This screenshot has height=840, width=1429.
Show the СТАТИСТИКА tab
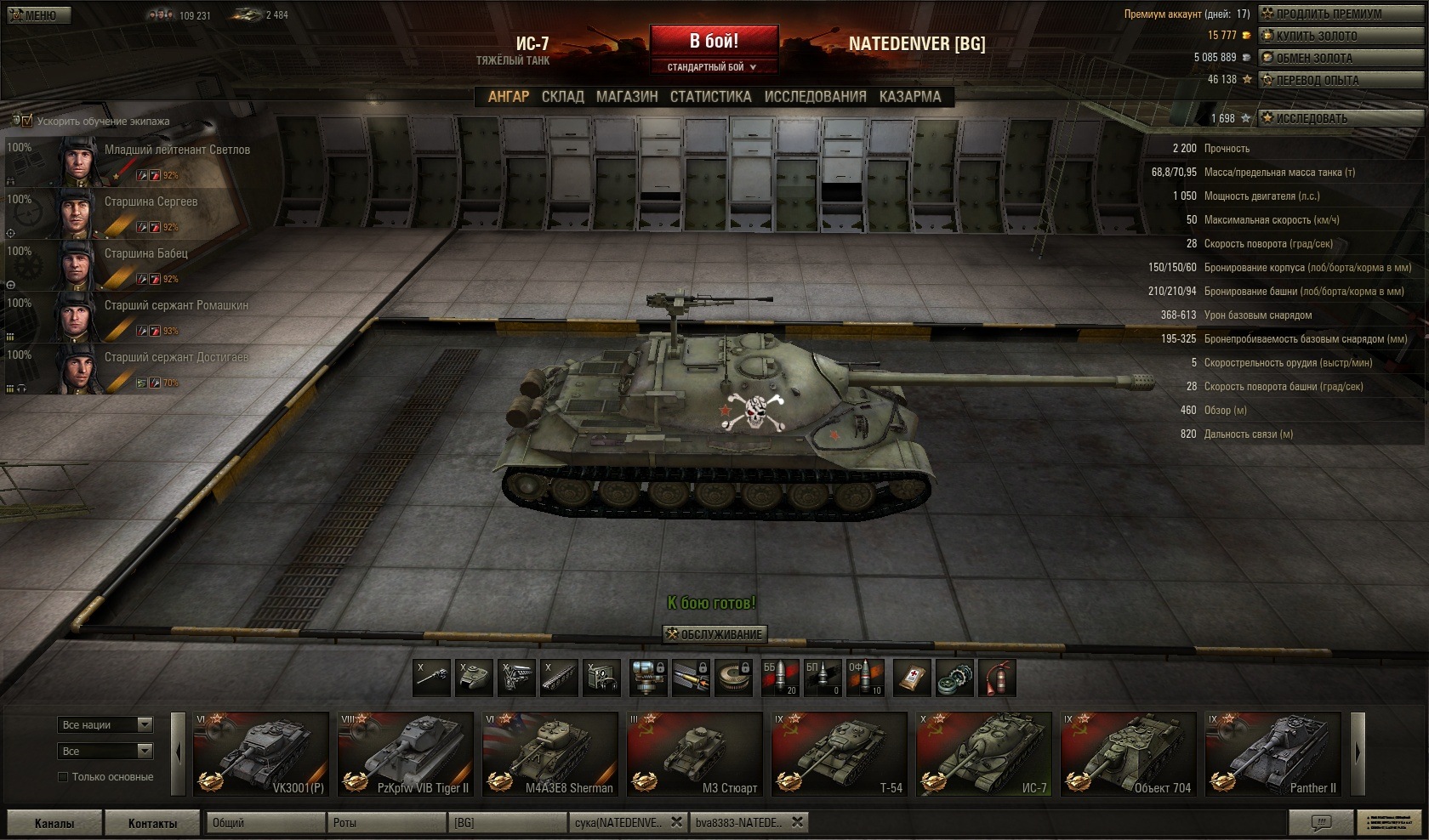tap(710, 97)
